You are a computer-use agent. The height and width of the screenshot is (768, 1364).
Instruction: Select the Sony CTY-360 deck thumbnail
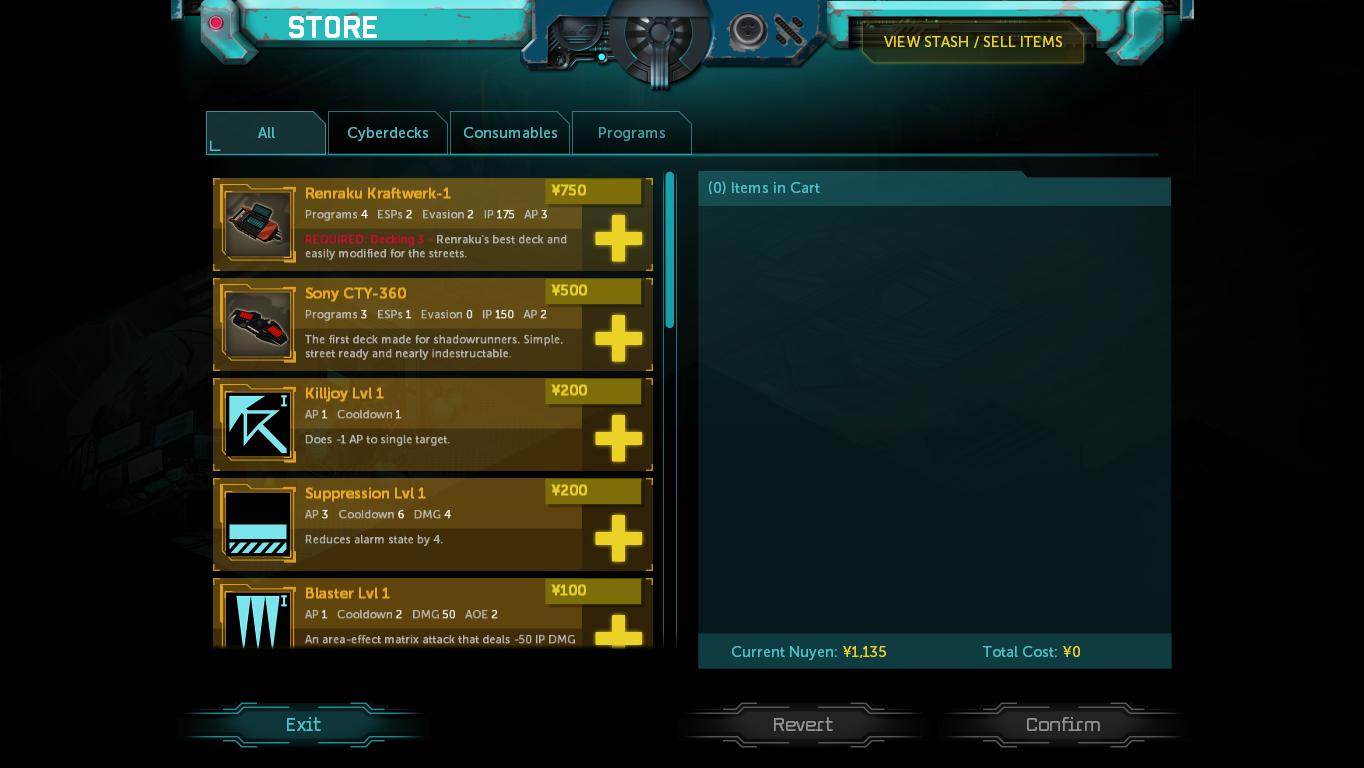[x=258, y=324]
